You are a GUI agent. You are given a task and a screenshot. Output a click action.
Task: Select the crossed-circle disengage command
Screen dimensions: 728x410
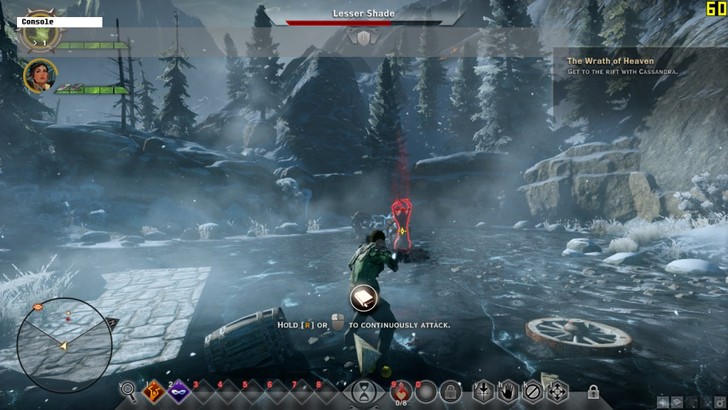point(532,392)
